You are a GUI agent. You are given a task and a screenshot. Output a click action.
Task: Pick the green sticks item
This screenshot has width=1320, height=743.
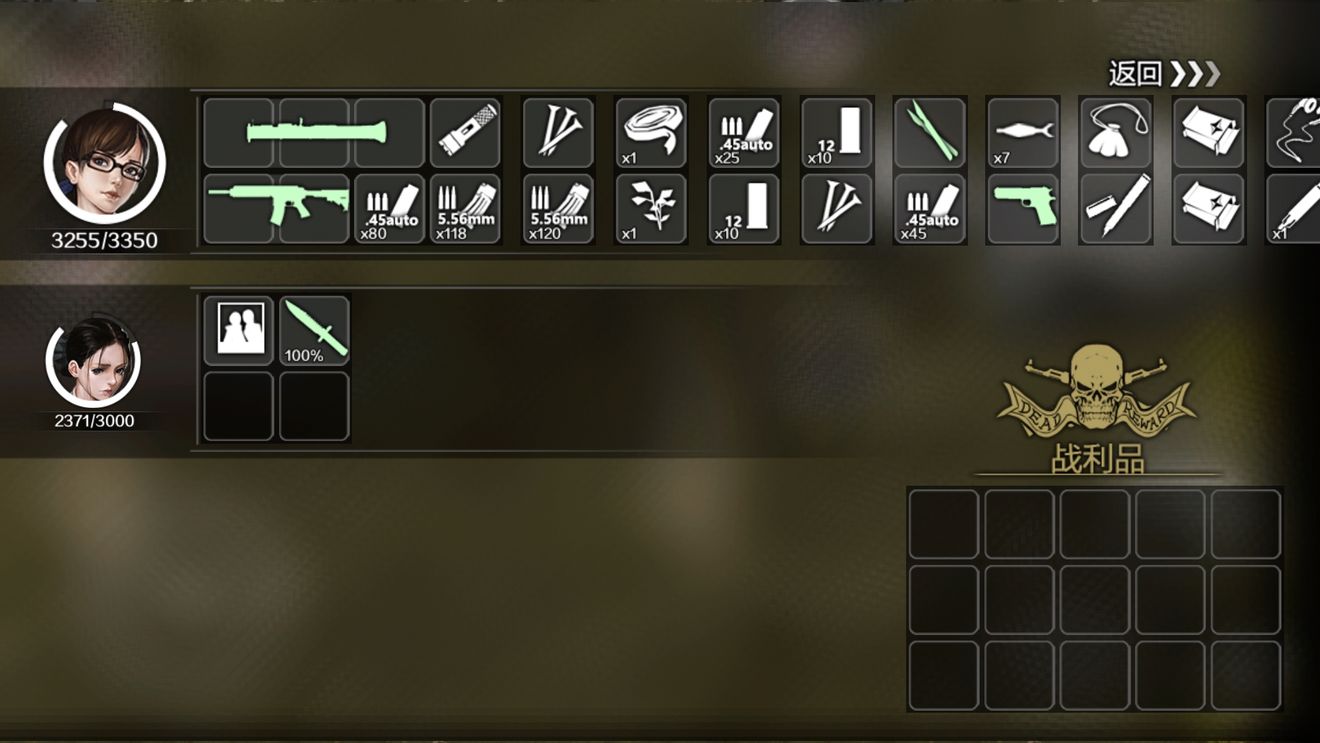[x=930, y=132]
